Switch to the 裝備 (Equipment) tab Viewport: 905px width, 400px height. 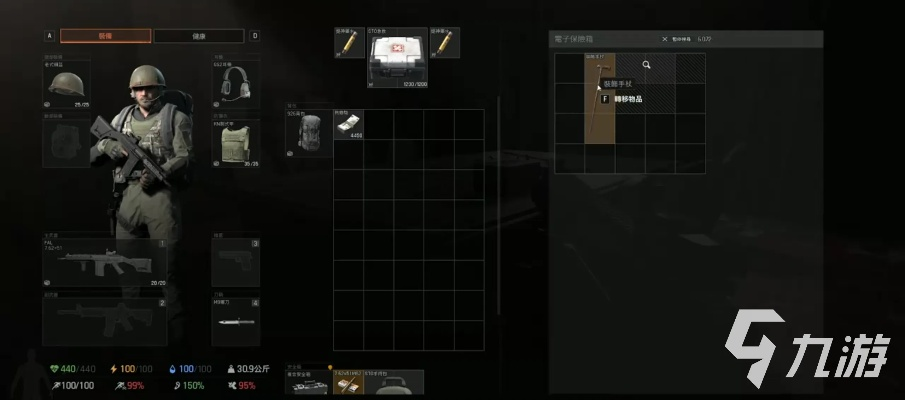pyautogui.click(x=105, y=36)
